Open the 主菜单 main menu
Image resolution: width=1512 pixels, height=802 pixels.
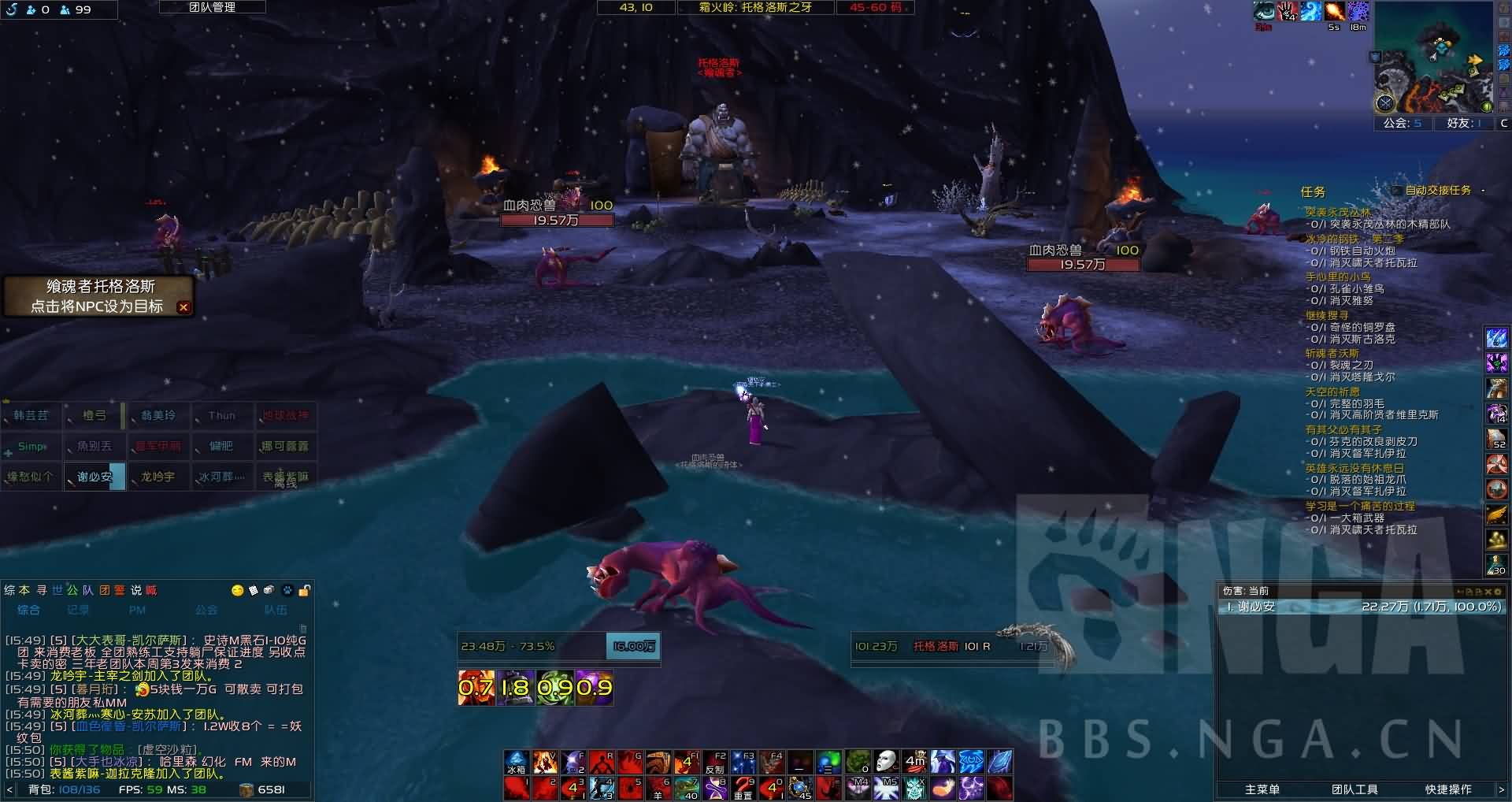[x=1262, y=789]
